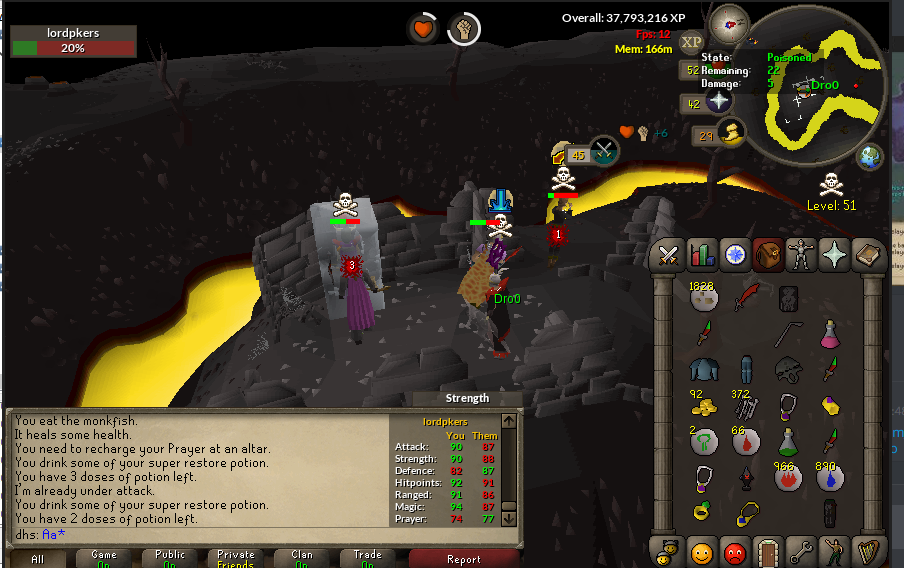904x568 pixels.
Task: Switch to the Skills tab
Action: tap(701, 257)
